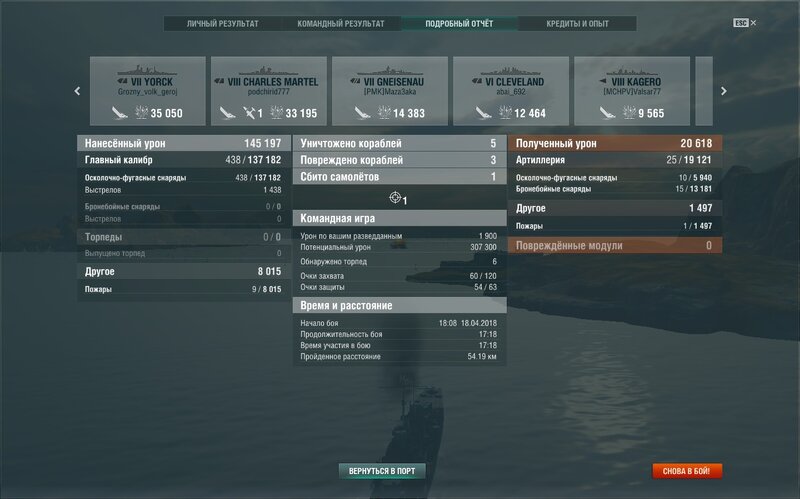Show next ships with the right arrow
The width and height of the screenshot is (800, 499).
[723, 91]
